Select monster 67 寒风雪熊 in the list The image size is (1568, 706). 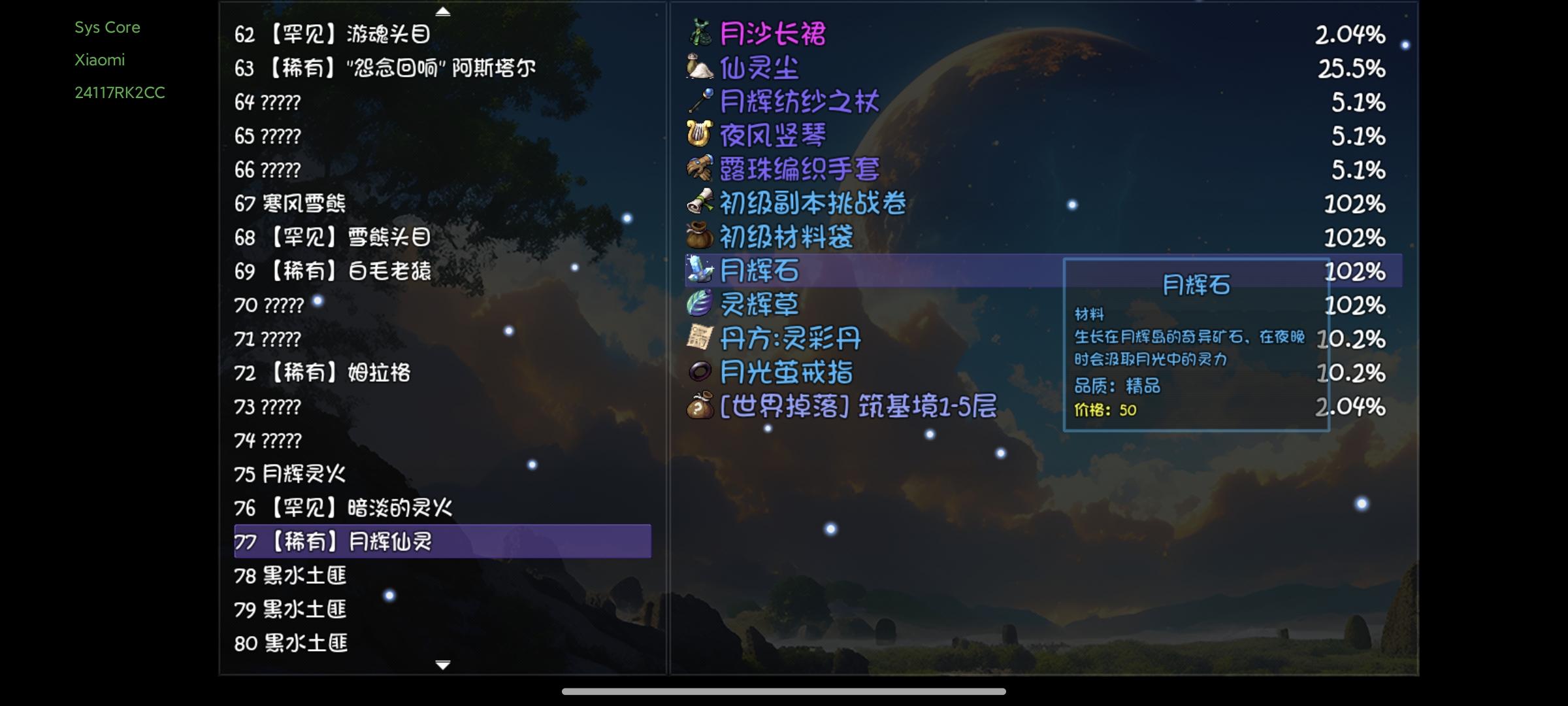pos(292,204)
